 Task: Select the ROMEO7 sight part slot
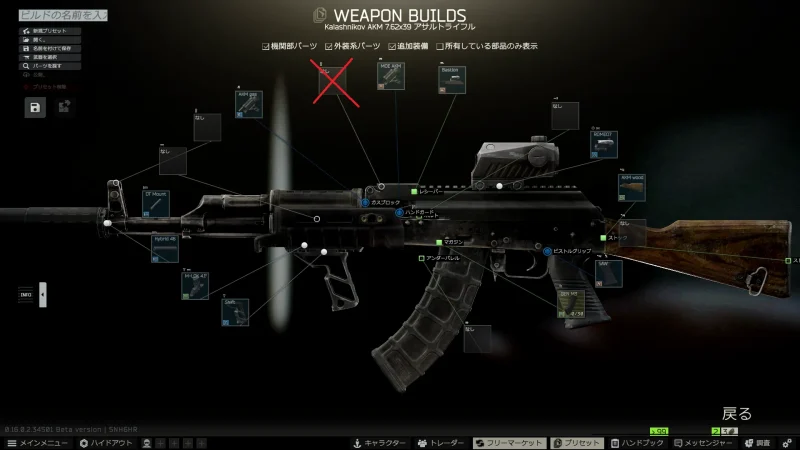coord(604,144)
